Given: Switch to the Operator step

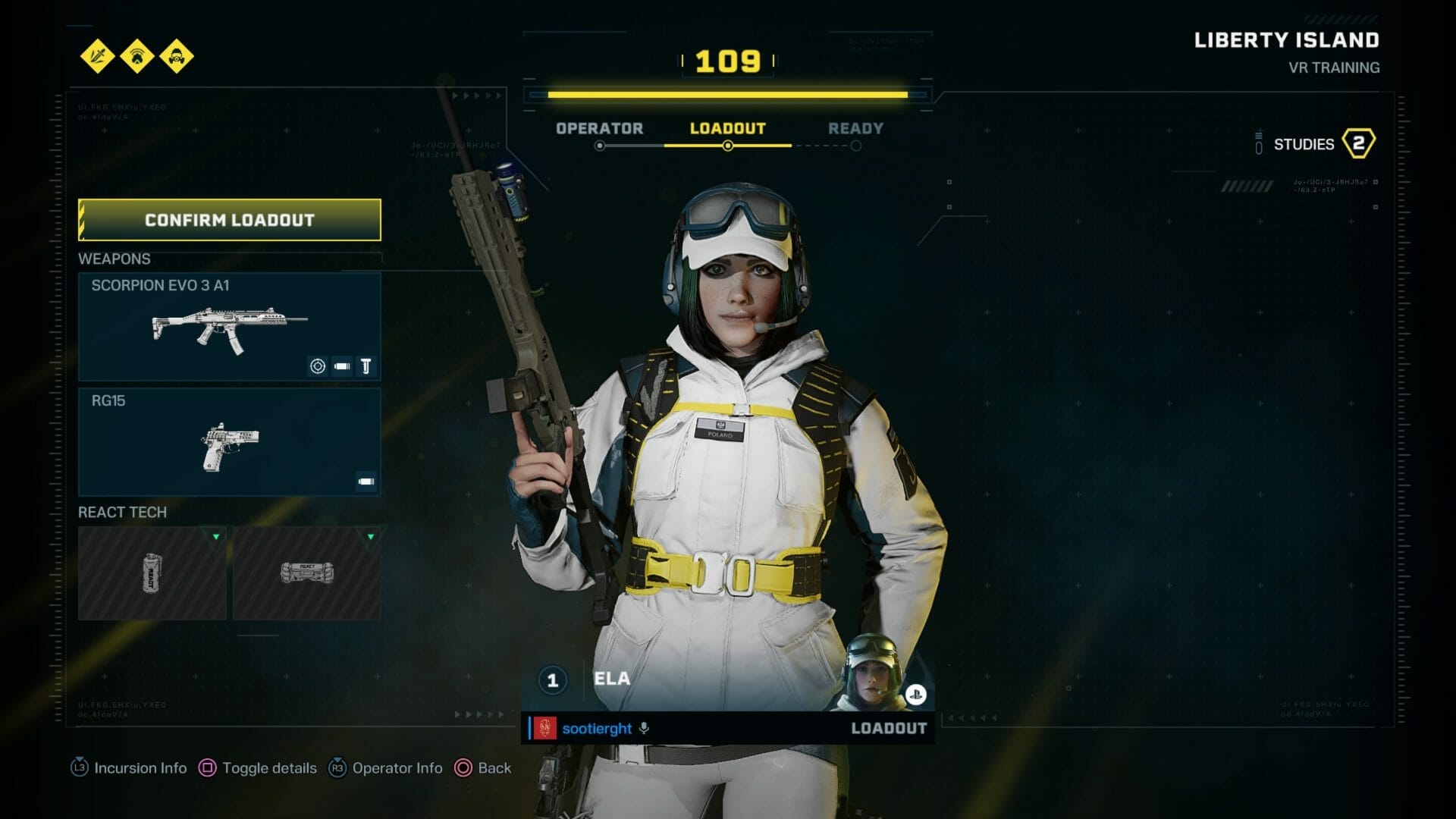Looking at the screenshot, I should 599,129.
